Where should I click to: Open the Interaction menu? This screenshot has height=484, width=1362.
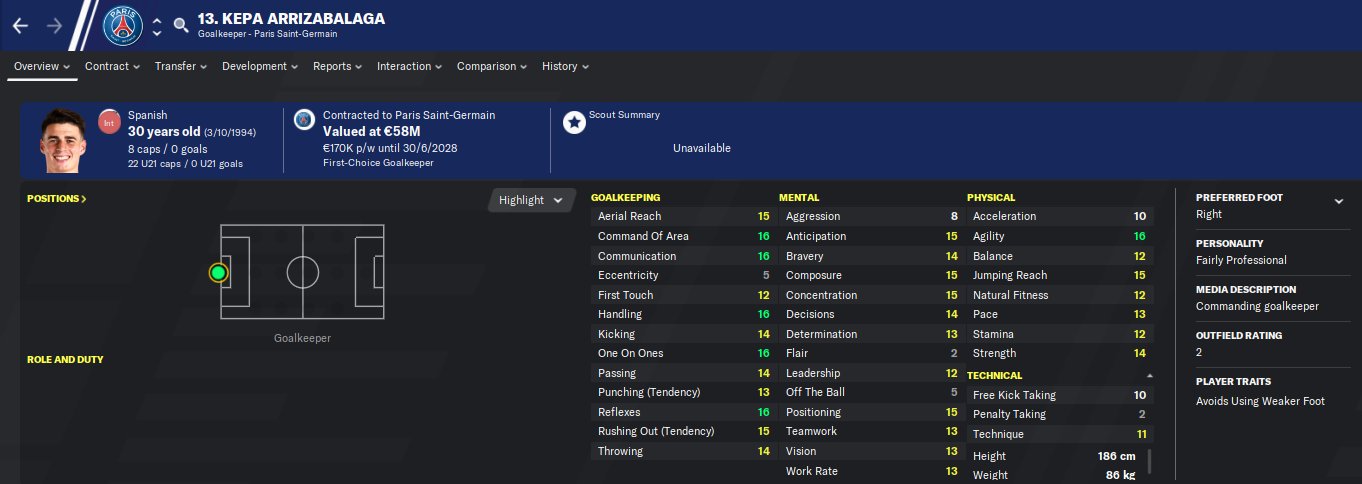pos(409,67)
